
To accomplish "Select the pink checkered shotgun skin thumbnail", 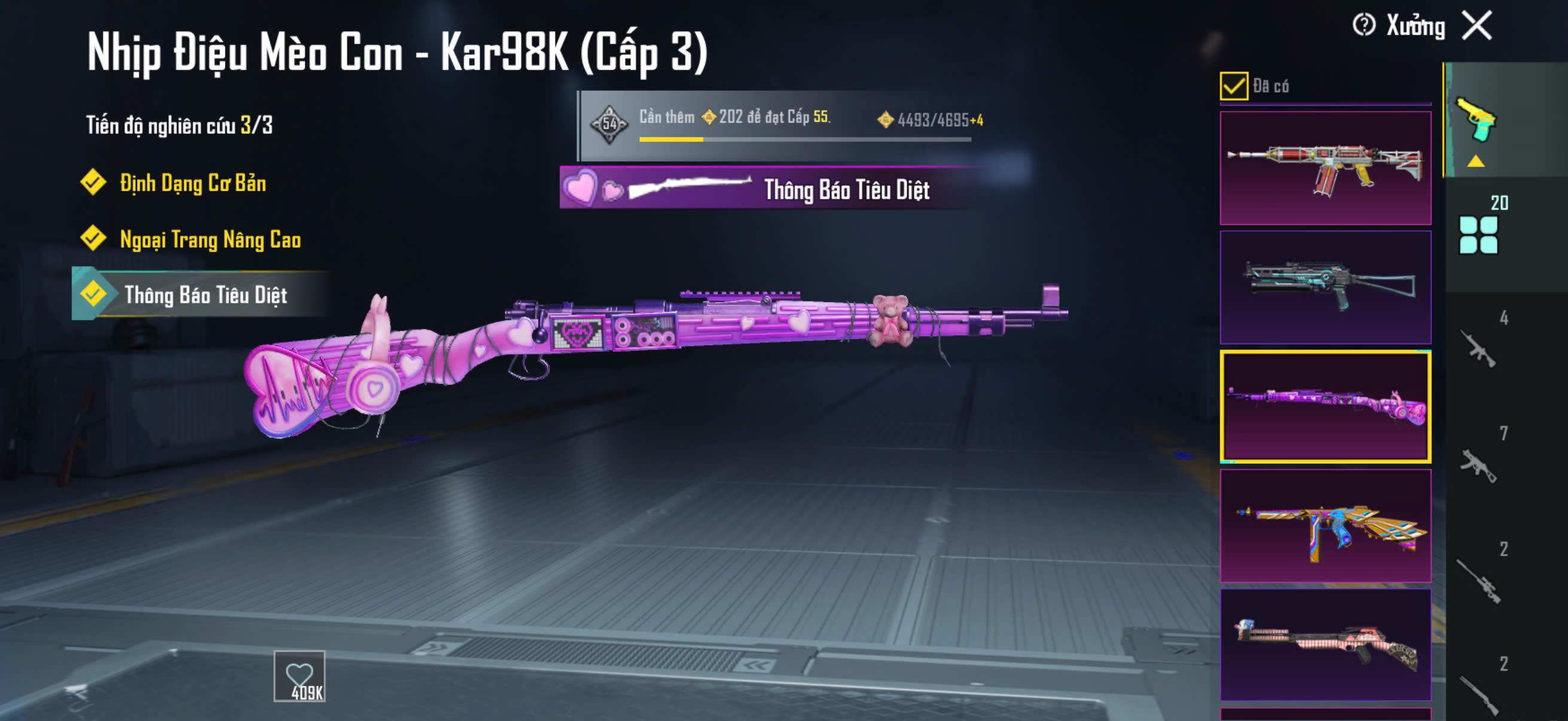I will pos(1325,645).
